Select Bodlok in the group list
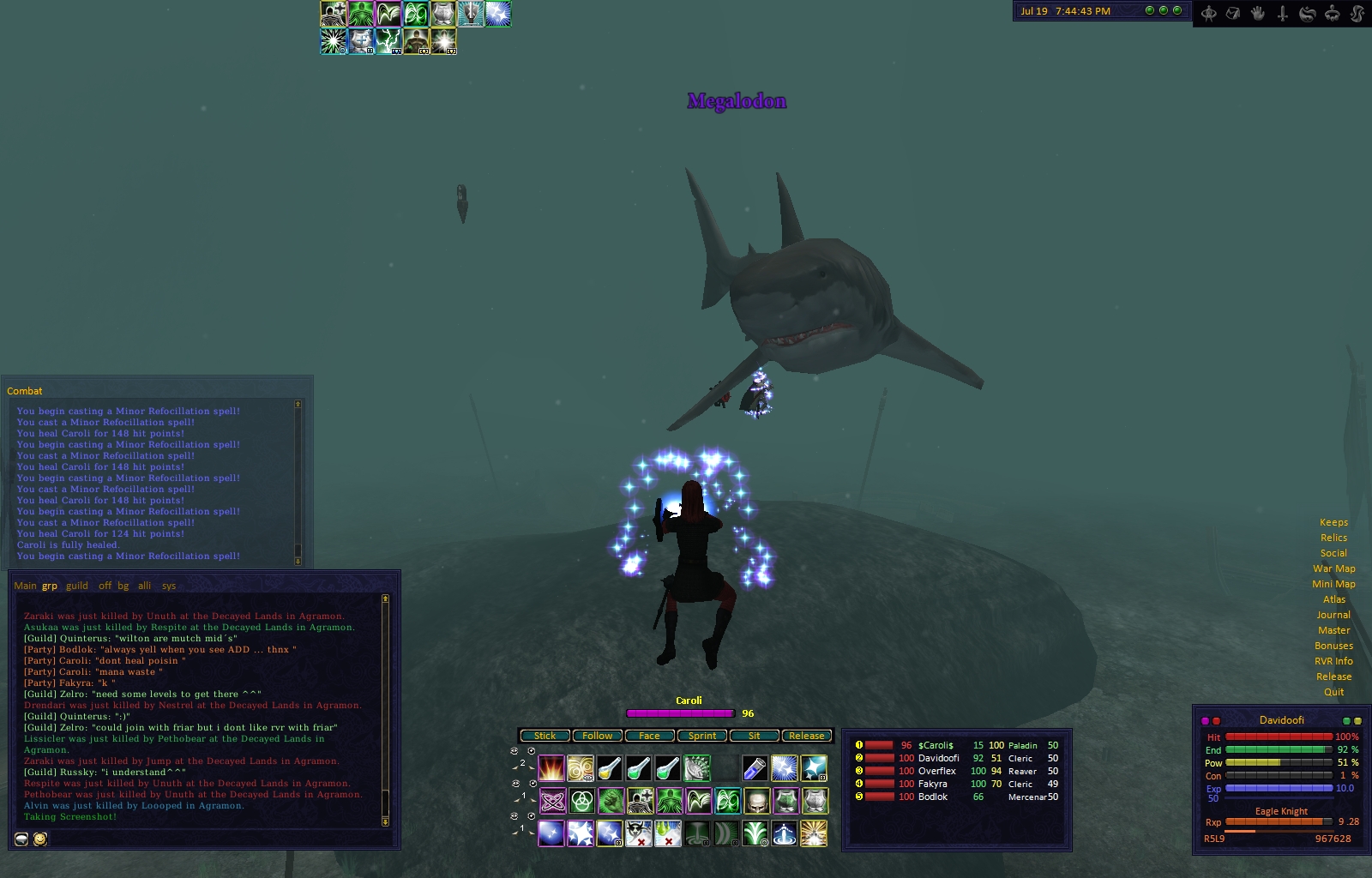Screen dimensions: 1372x878 coord(933,797)
